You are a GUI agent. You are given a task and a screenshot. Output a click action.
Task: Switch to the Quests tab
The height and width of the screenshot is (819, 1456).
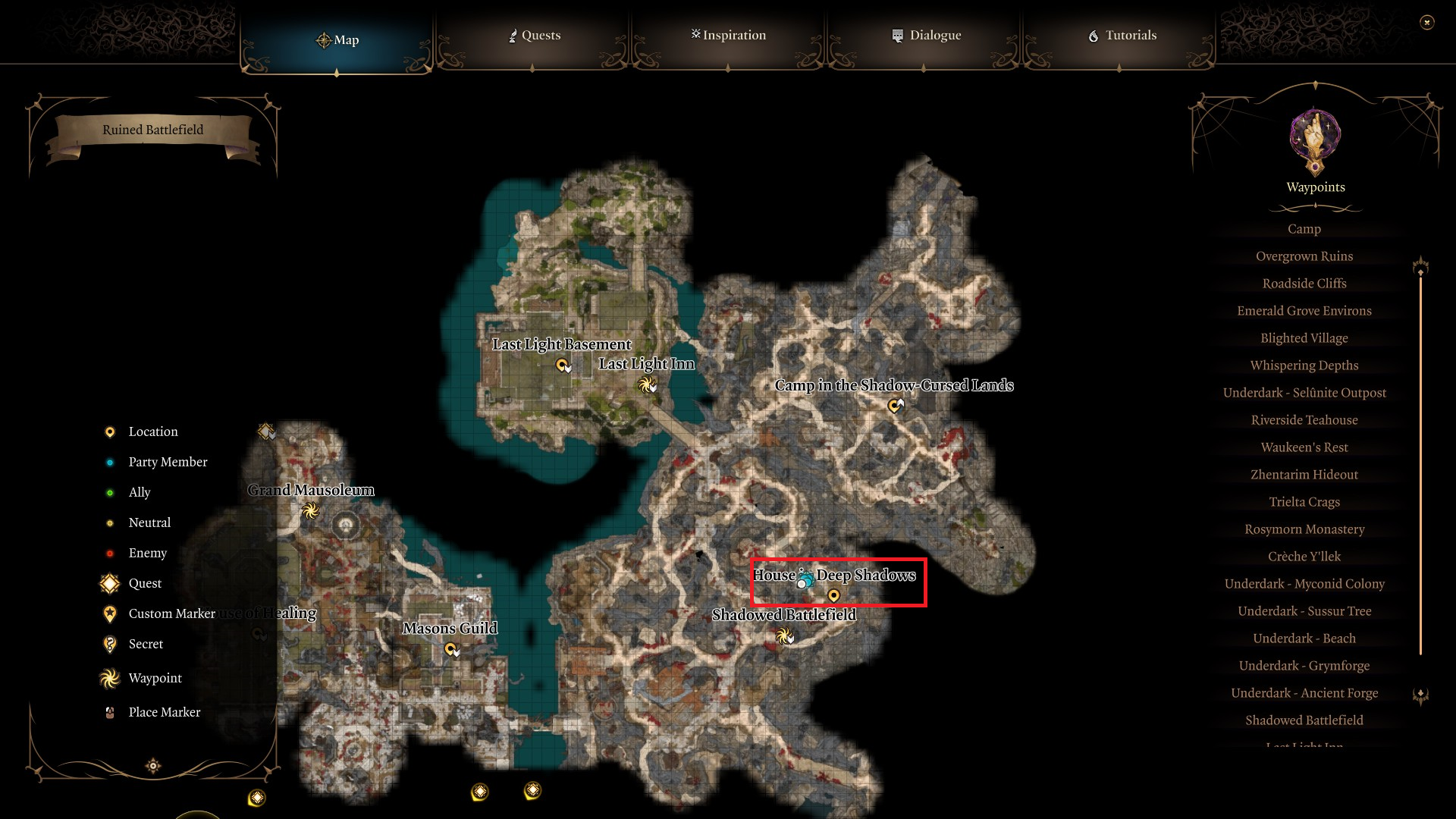tap(534, 35)
